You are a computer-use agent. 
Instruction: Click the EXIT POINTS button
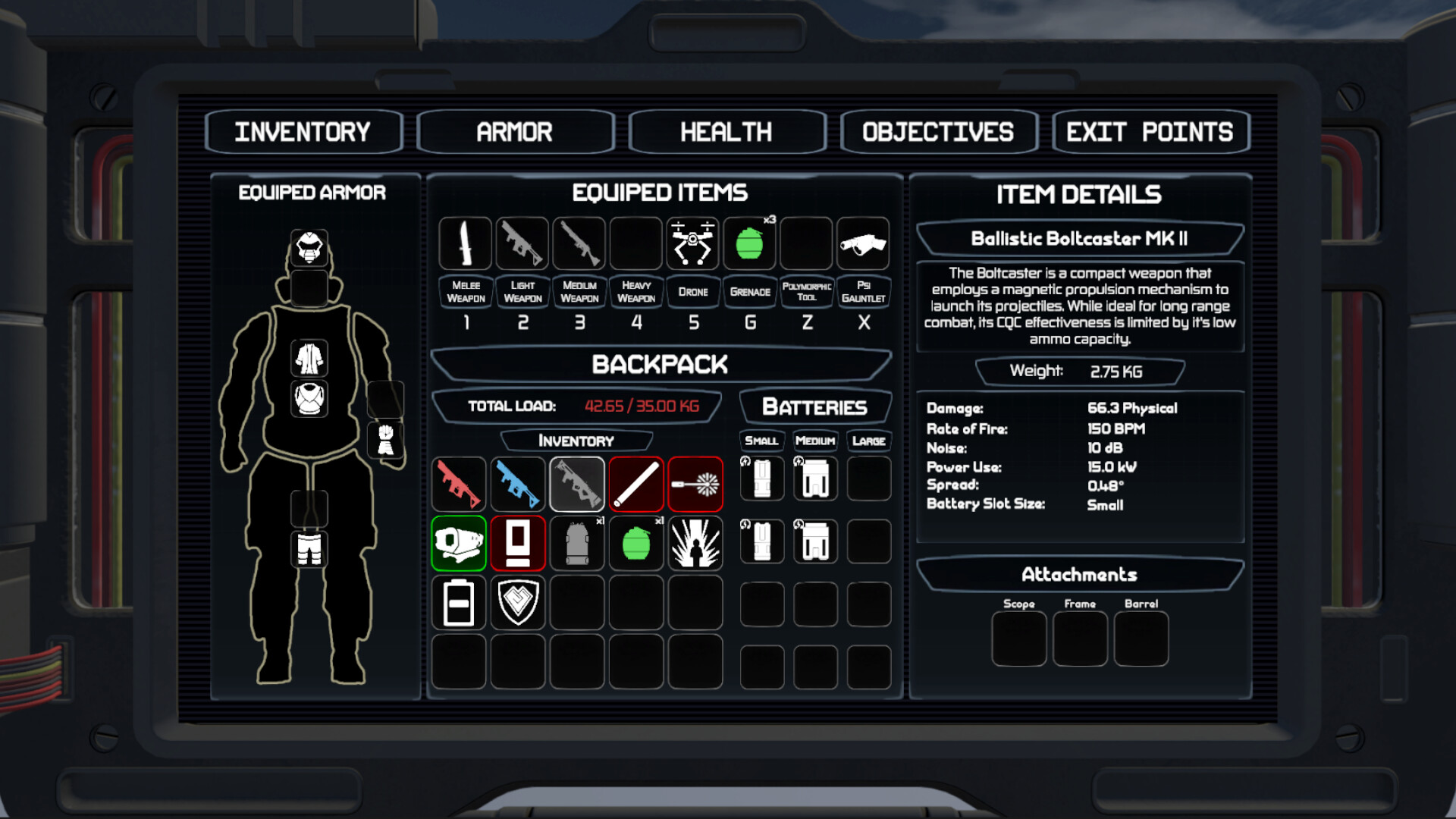[x=1150, y=130]
